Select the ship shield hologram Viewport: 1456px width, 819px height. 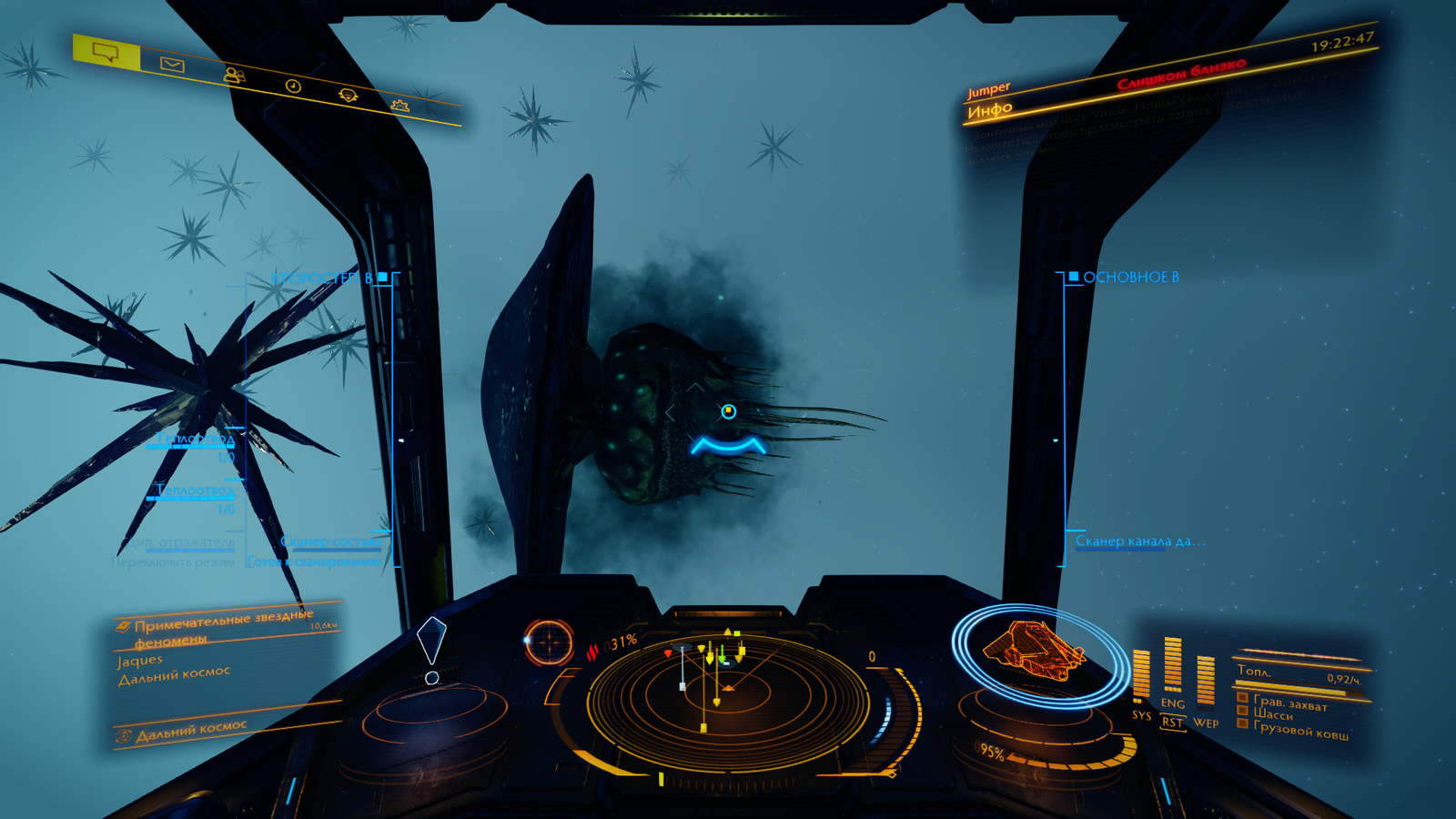click(x=1036, y=652)
